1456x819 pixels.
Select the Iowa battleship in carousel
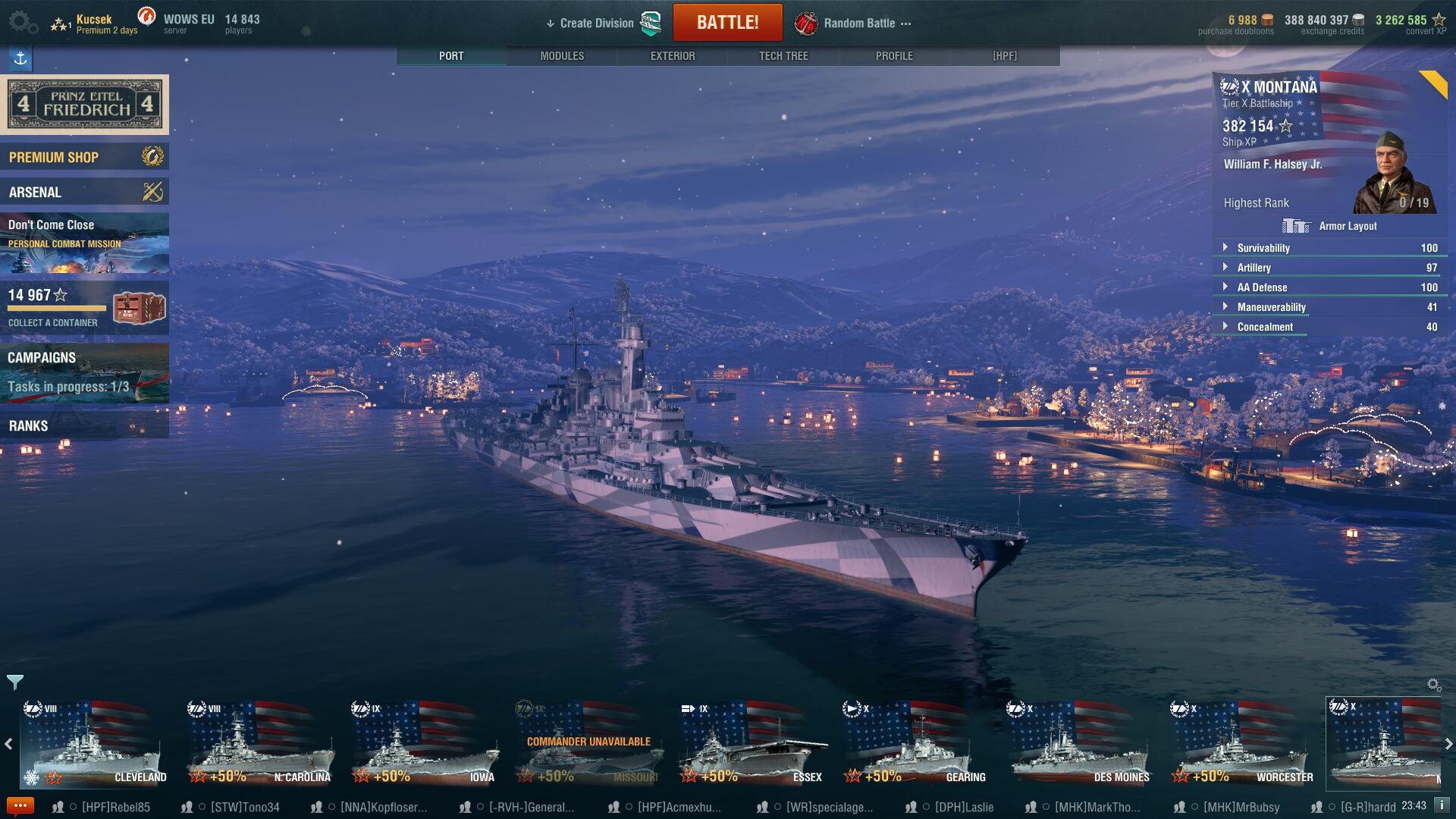tap(423, 743)
